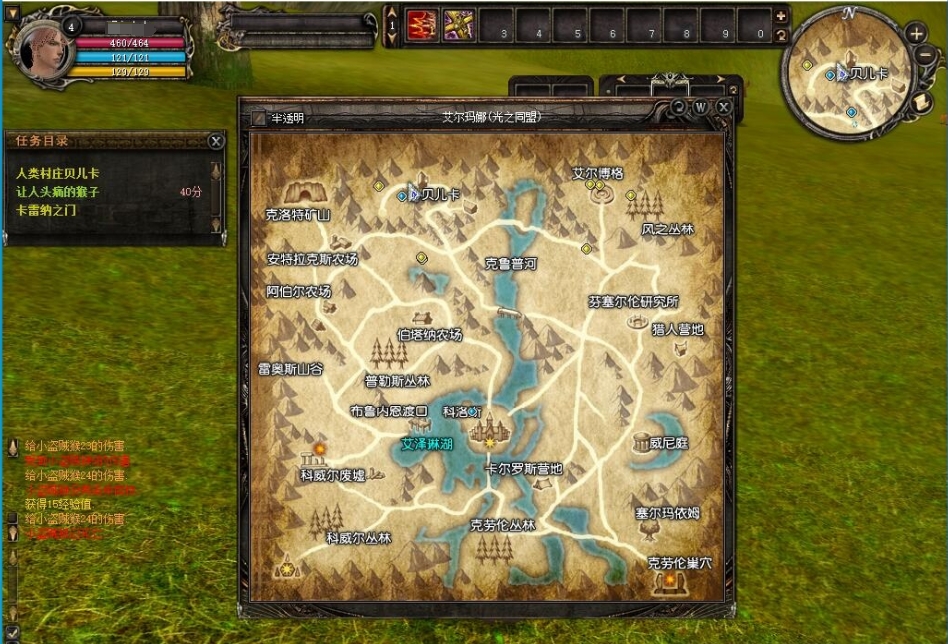Close the 任务目录 quest tracker

coord(215,142)
